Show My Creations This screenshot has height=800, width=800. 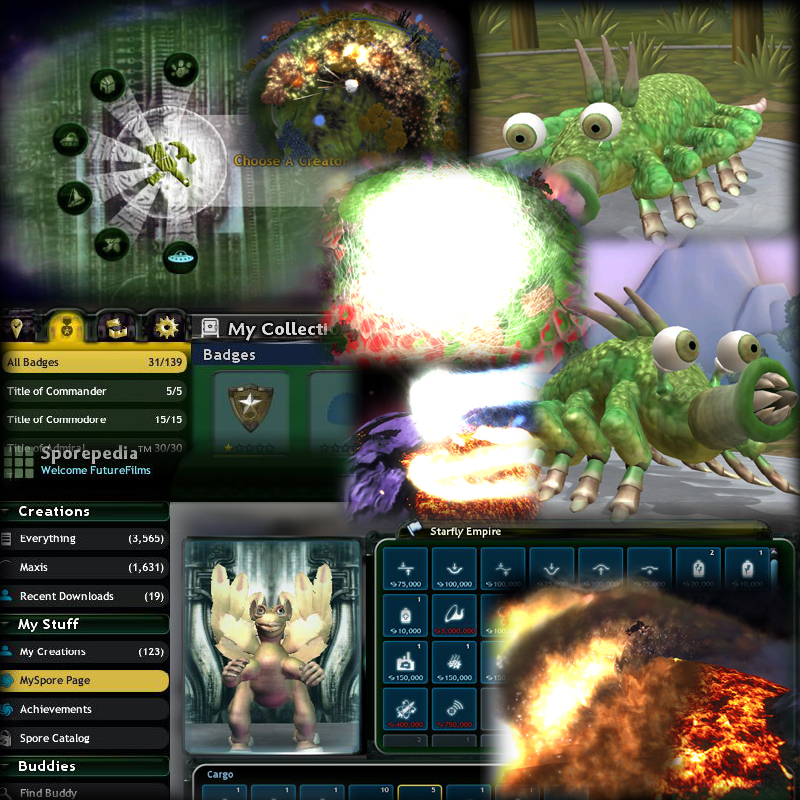pyautogui.click(x=85, y=652)
